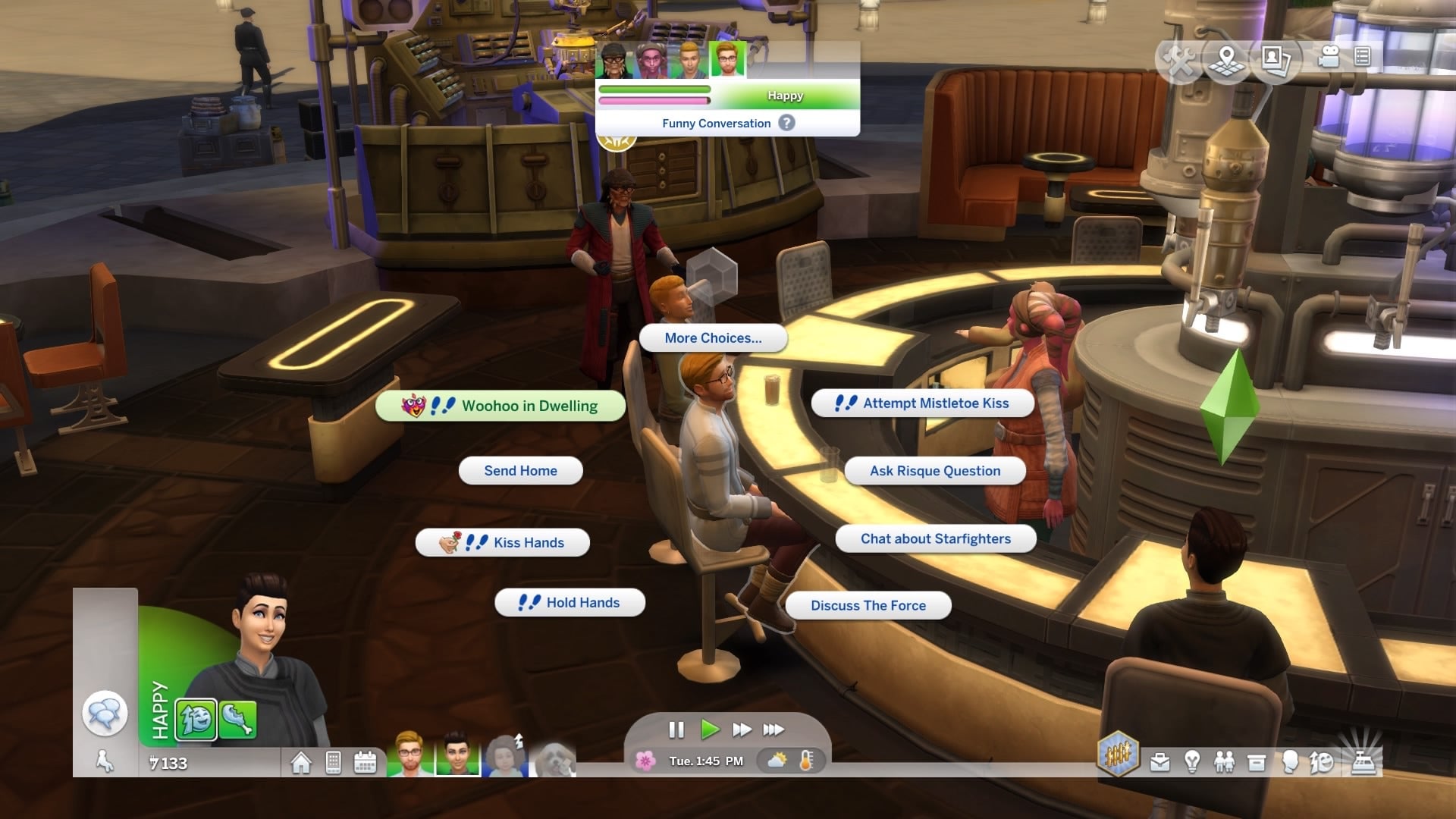
Task: Pause the game clock
Action: (676, 730)
